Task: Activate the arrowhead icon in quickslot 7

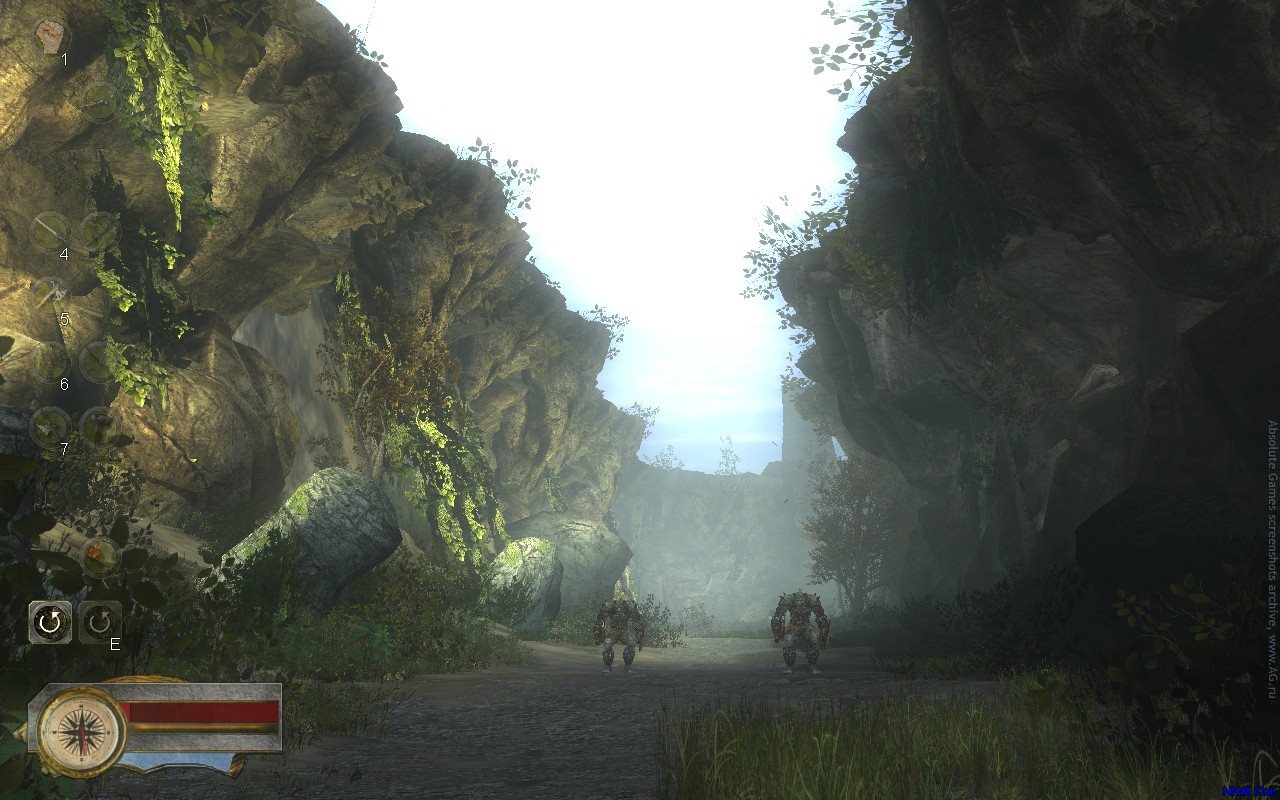Action: click(49, 426)
